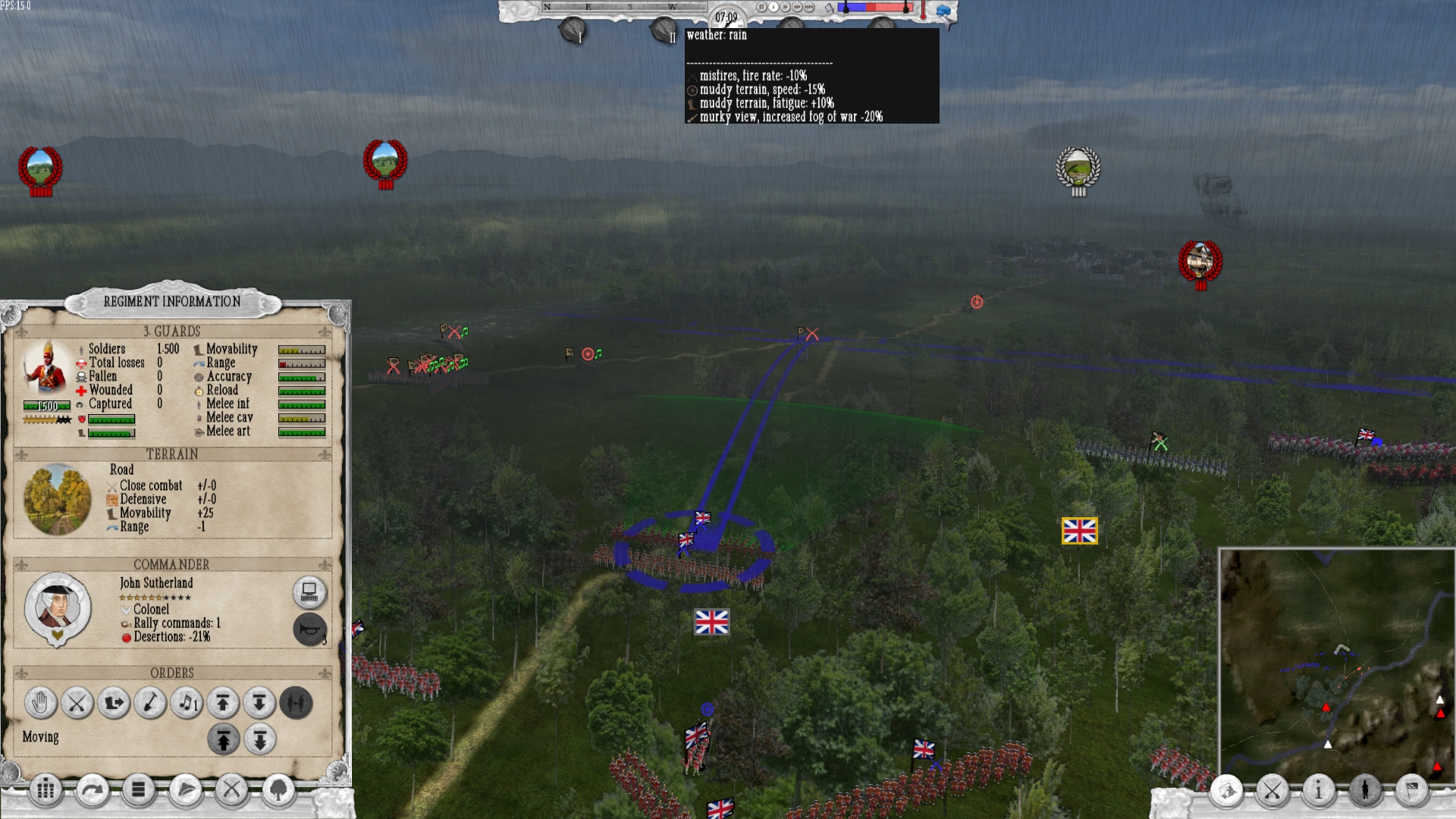Image resolution: width=1456 pixels, height=819 pixels.
Task: Expand the Terrain section
Action: pyautogui.click(x=174, y=454)
